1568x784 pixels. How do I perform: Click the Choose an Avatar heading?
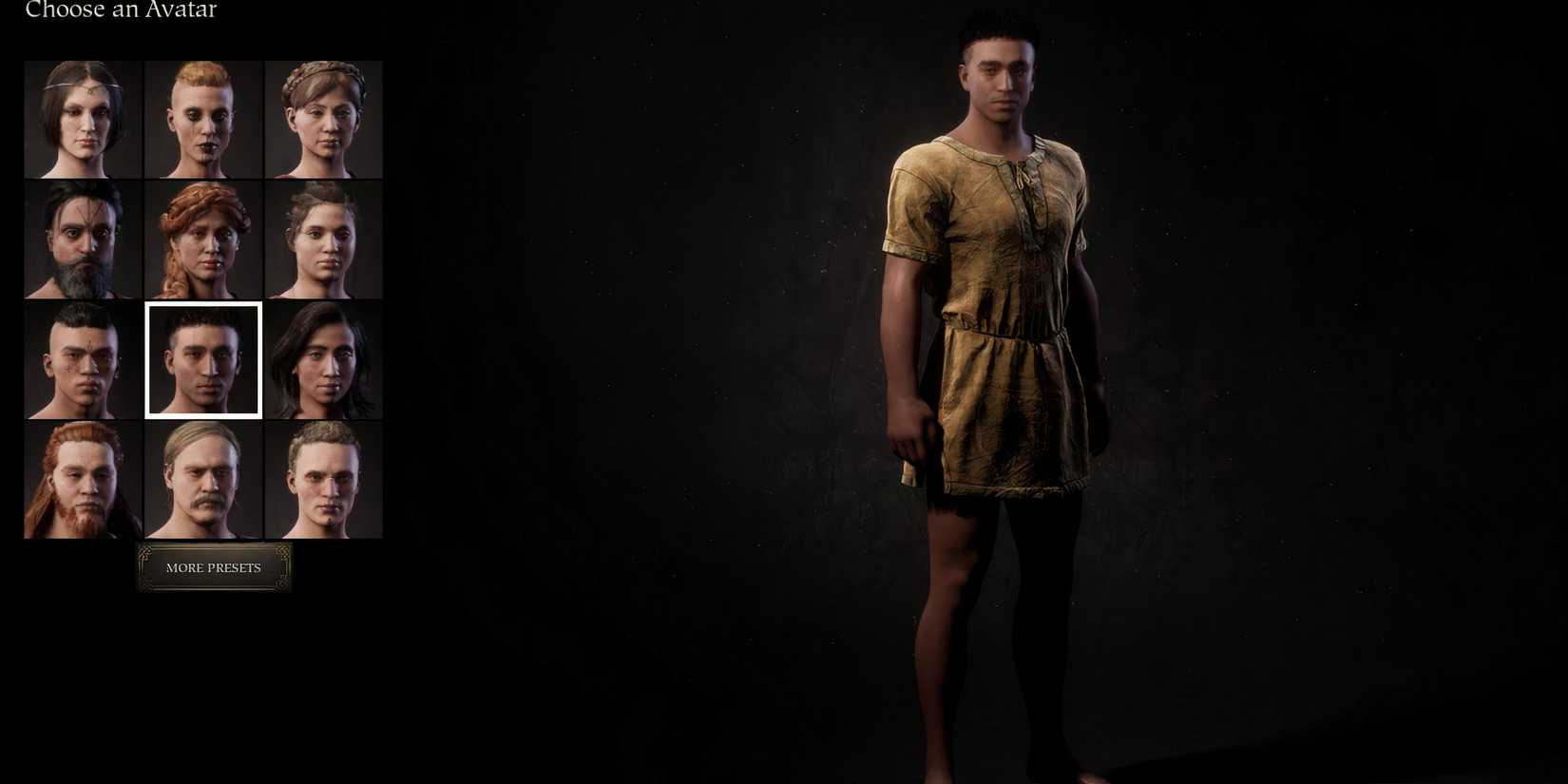[x=120, y=10]
